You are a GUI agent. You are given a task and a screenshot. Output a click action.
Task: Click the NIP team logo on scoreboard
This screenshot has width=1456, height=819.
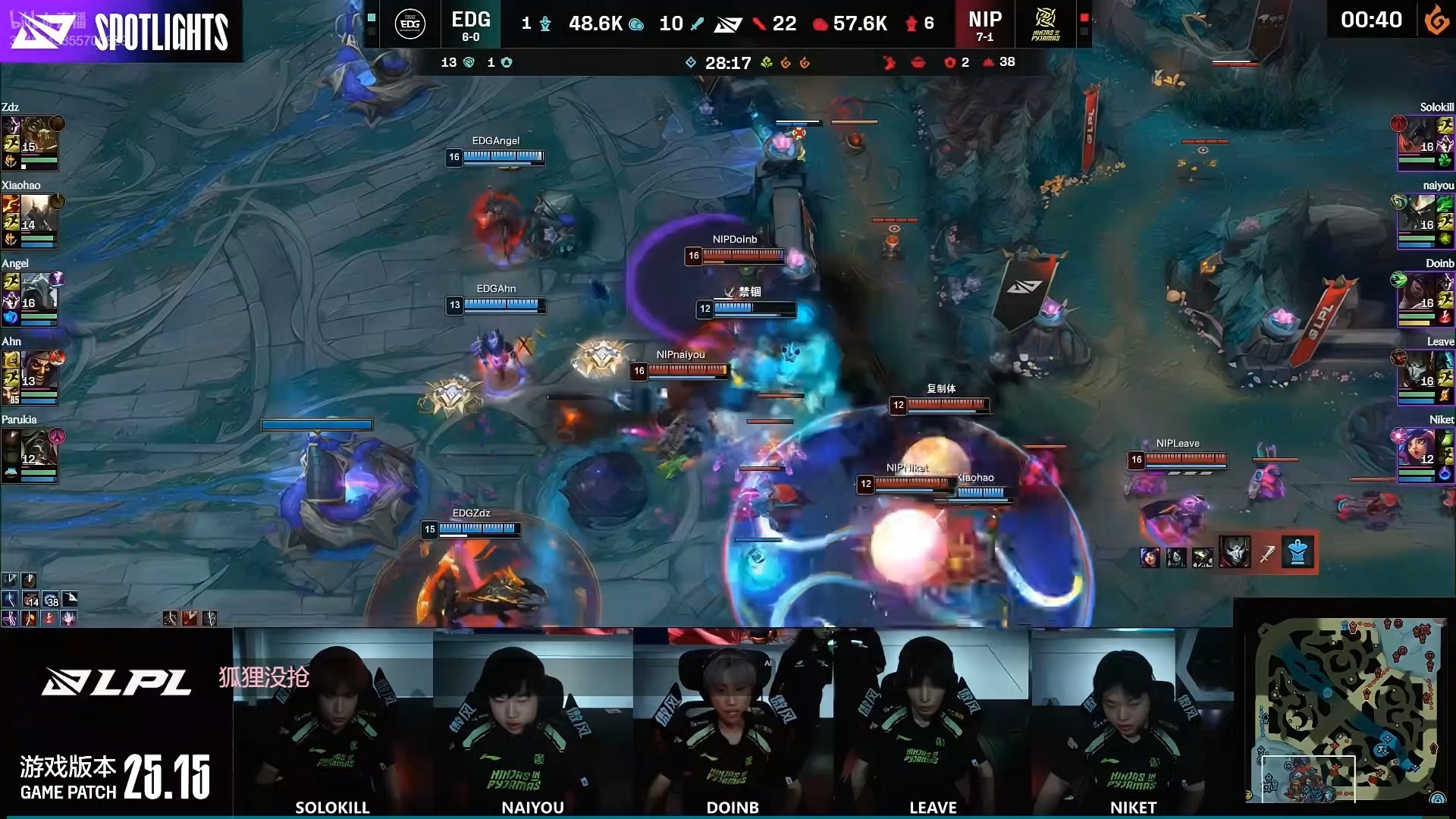(x=1046, y=24)
